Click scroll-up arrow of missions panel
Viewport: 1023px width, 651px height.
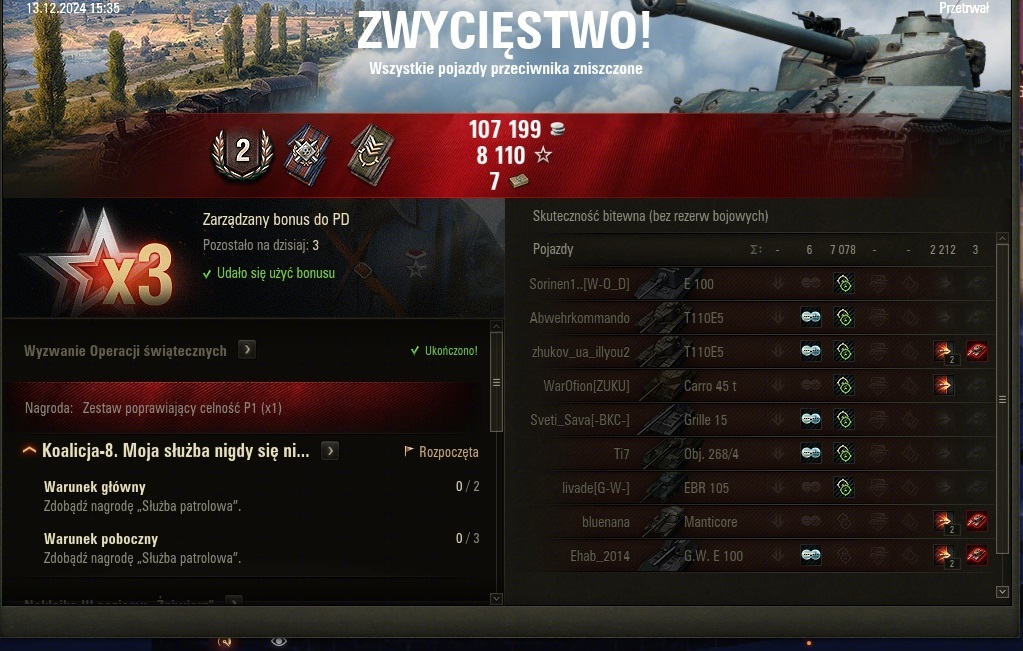pyautogui.click(x=496, y=327)
